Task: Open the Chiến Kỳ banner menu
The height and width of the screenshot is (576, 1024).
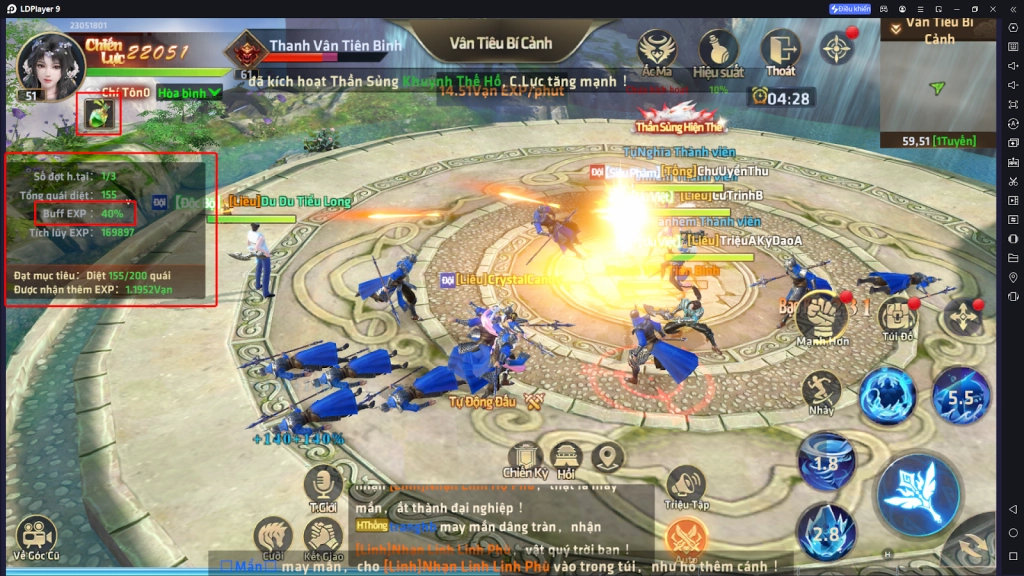Action: click(x=525, y=459)
